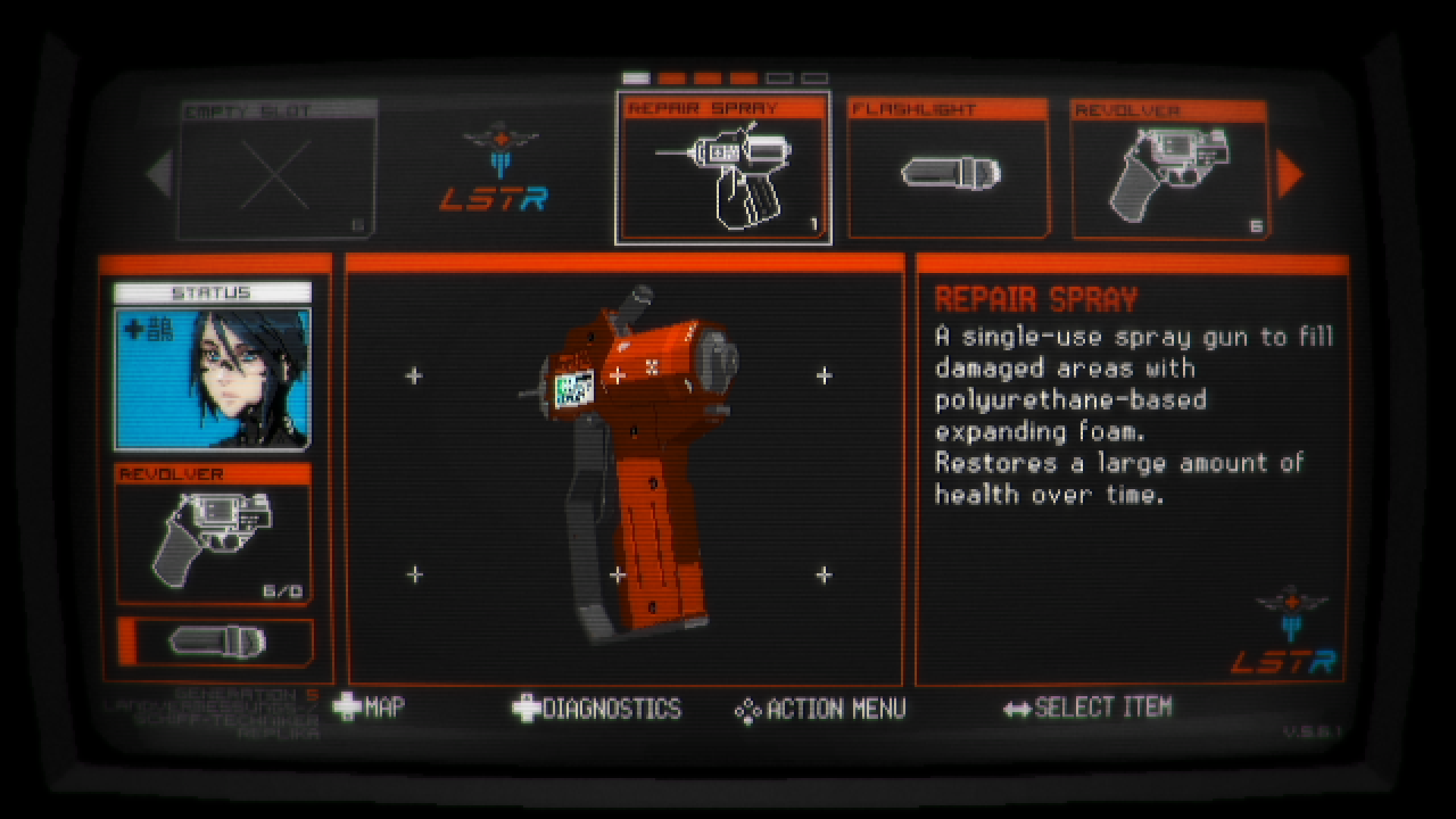Go back a page using left arrow
The height and width of the screenshot is (819, 1456).
159,174
